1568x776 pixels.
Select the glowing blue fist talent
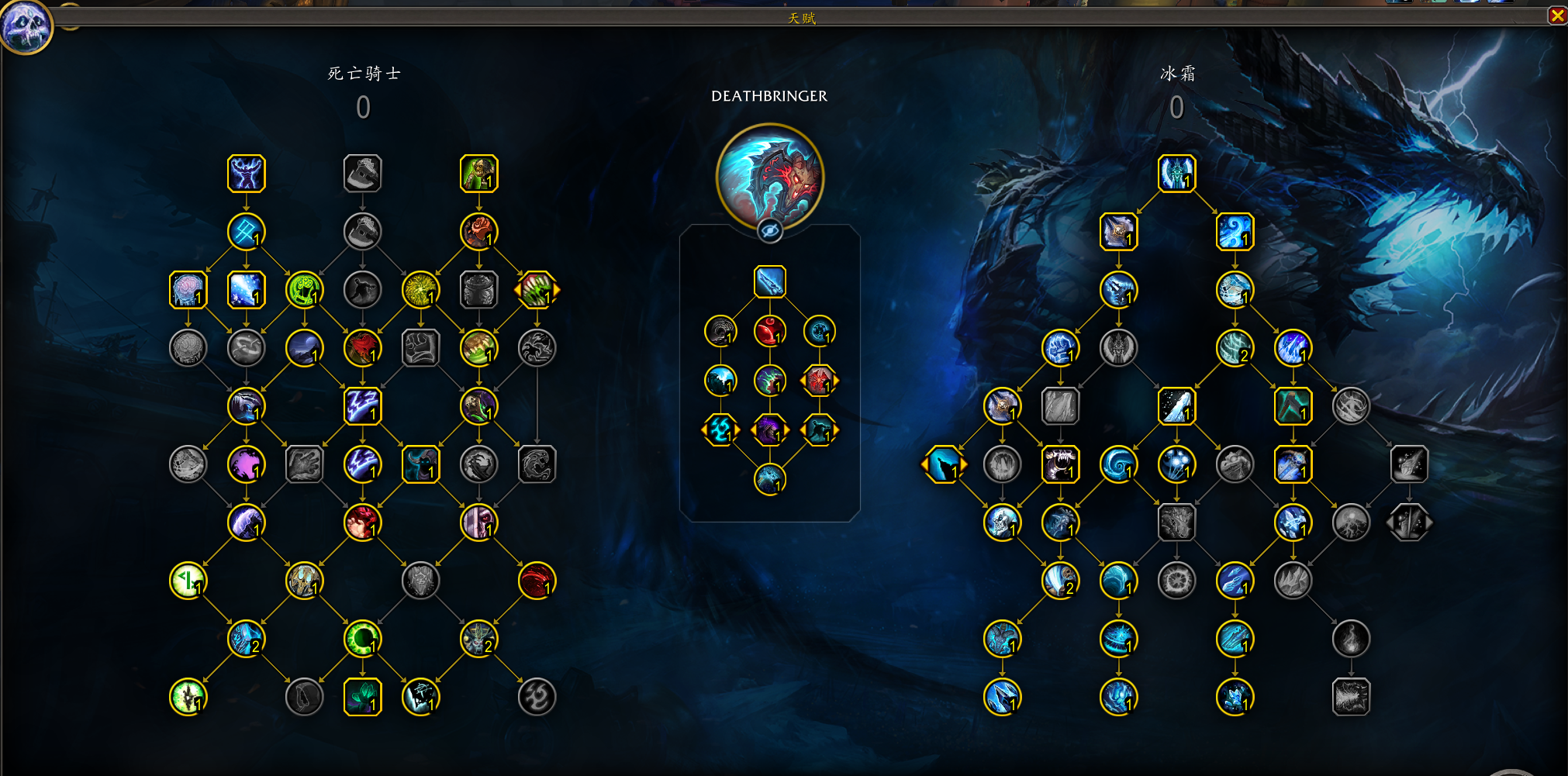pyautogui.click(x=1060, y=348)
